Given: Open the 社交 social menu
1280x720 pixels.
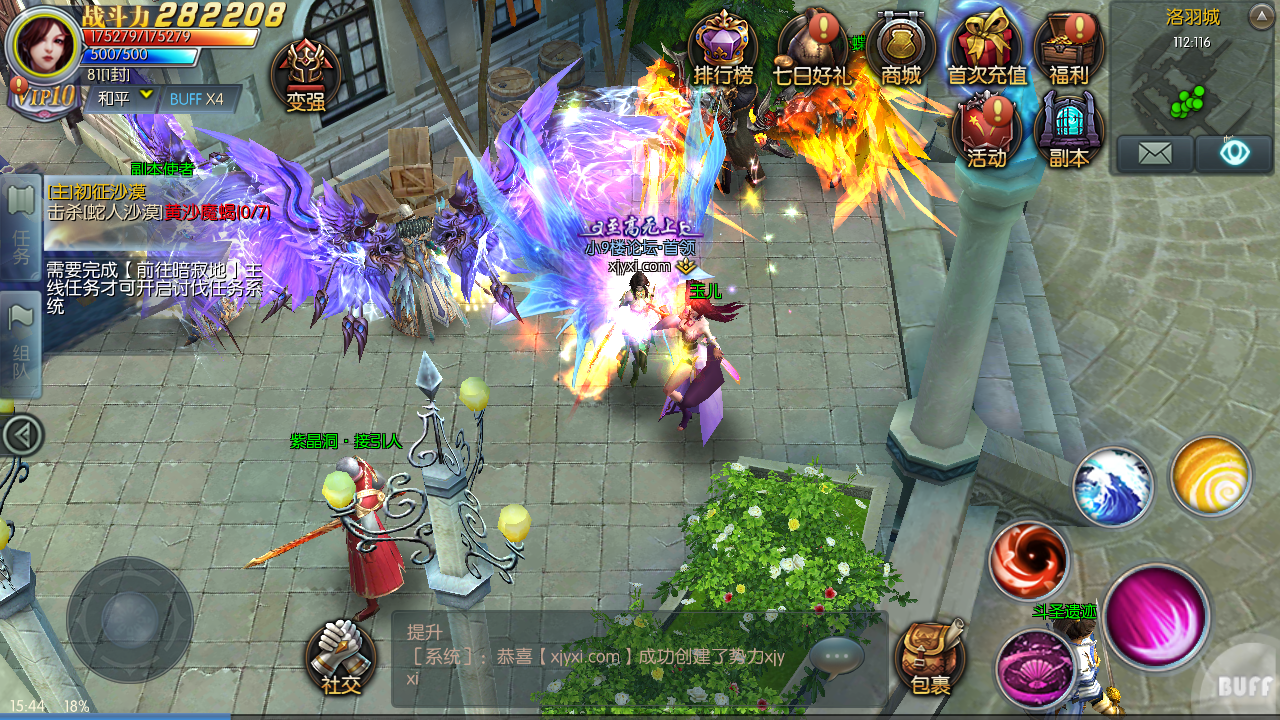Looking at the screenshot, I should pos(340,658).
